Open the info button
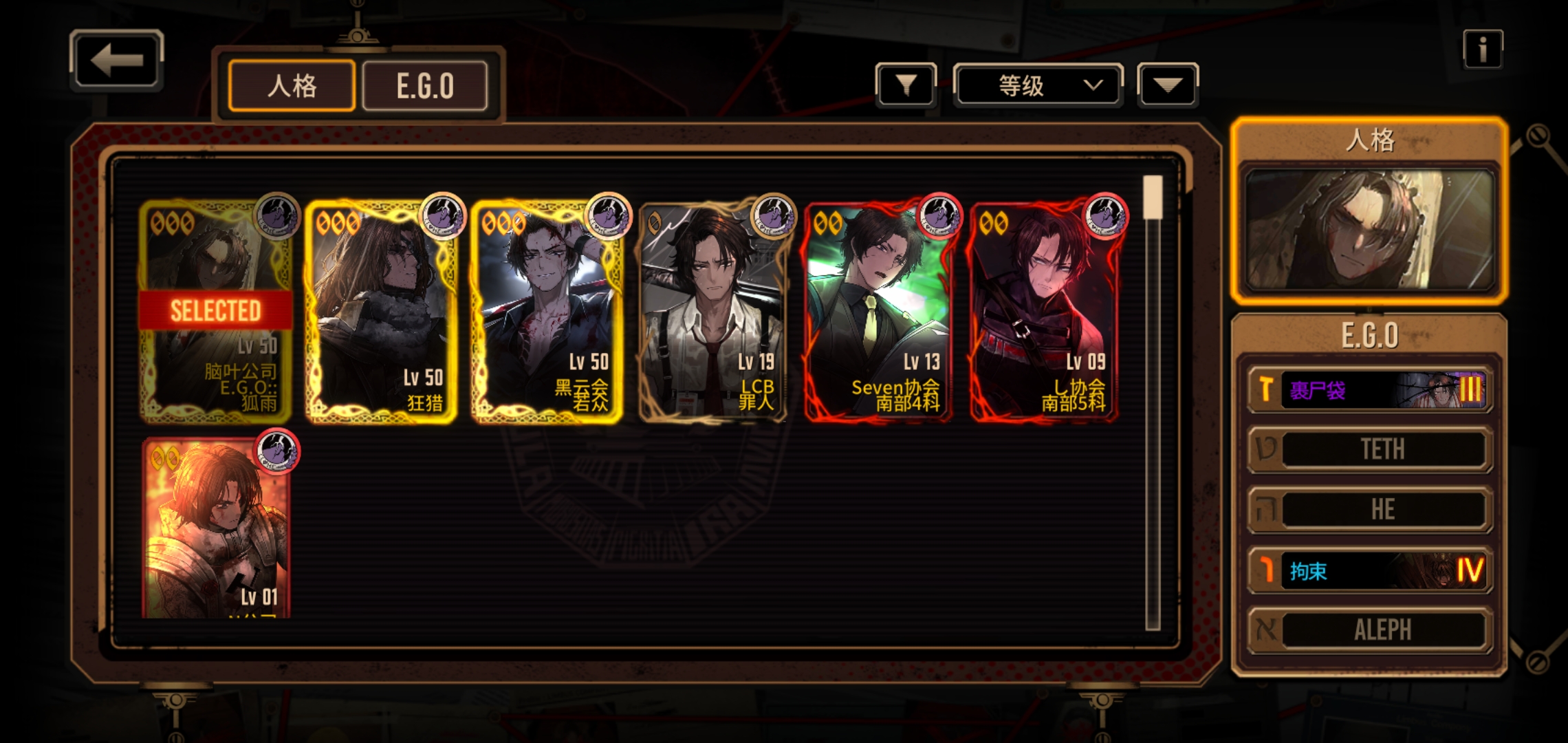1568x743 pixels. tap(1482, 50)
